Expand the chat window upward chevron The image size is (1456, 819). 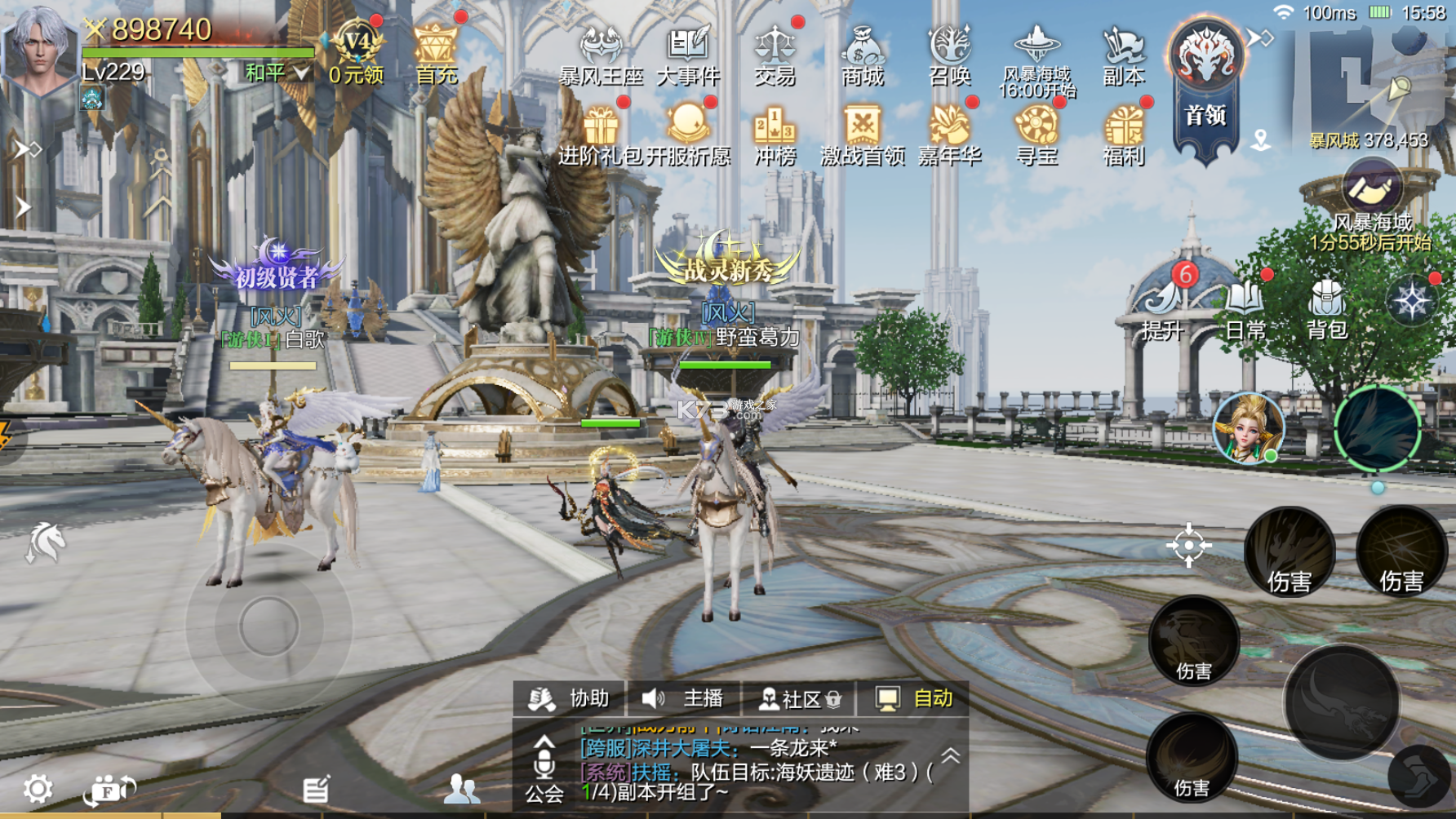point(948,756)
